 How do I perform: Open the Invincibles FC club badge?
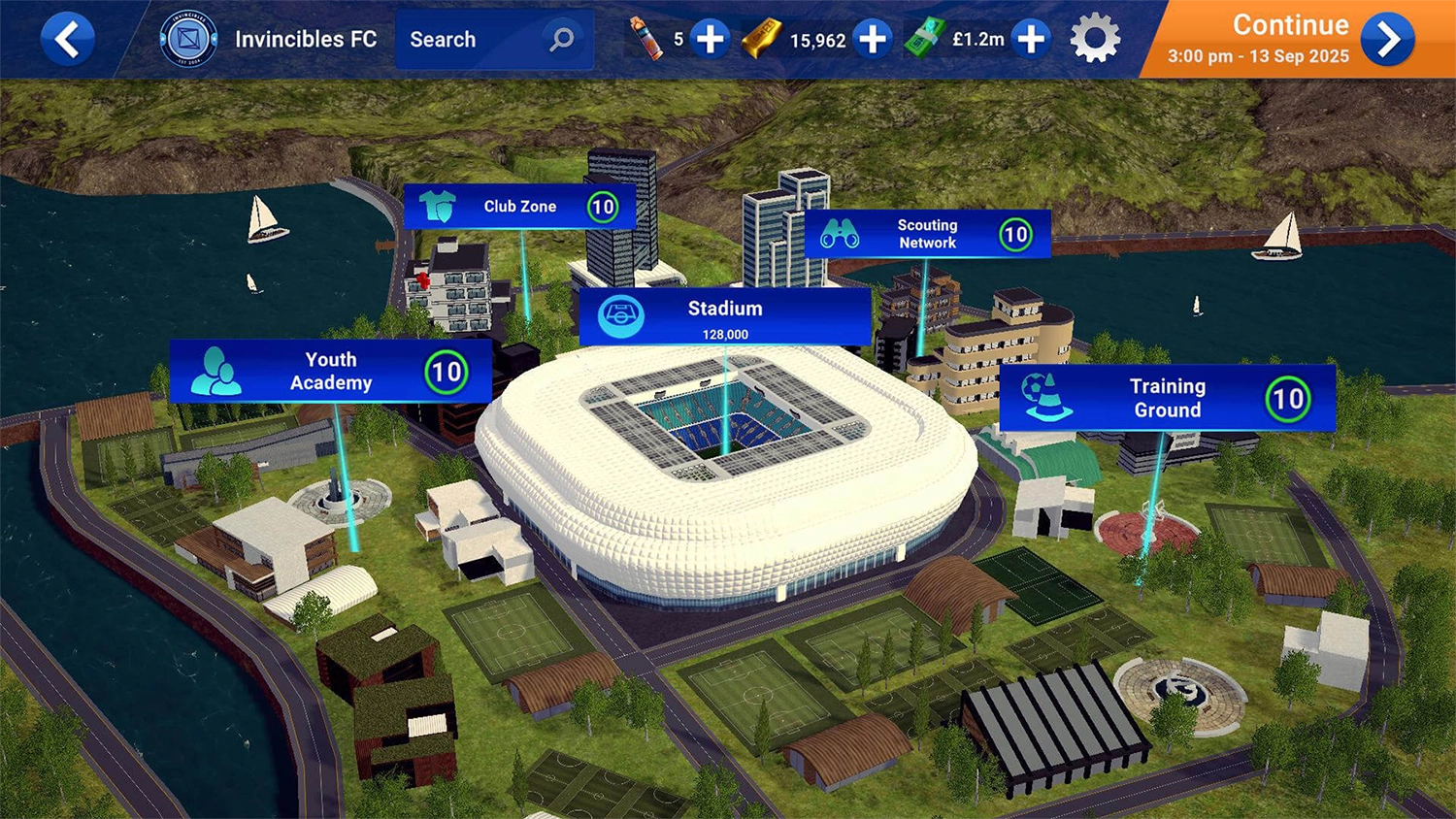[x=188, y=40]
